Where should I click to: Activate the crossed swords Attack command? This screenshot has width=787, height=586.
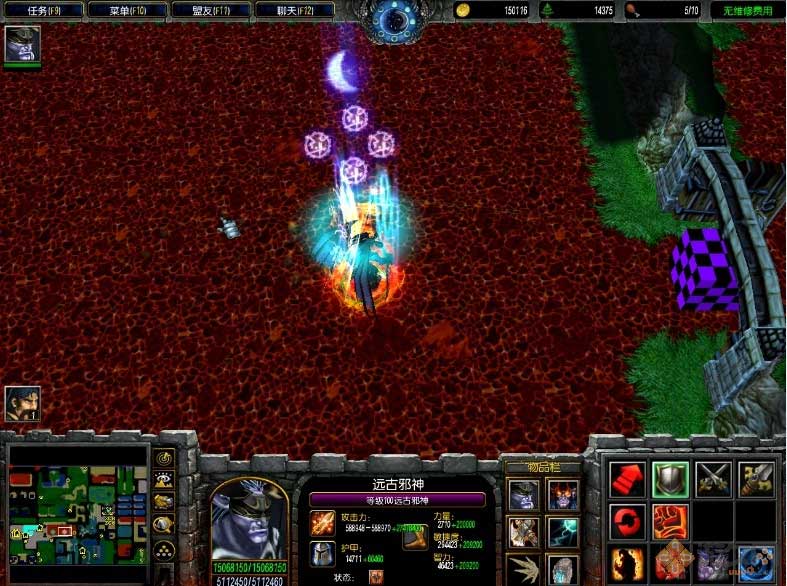(x=714, y=479)
